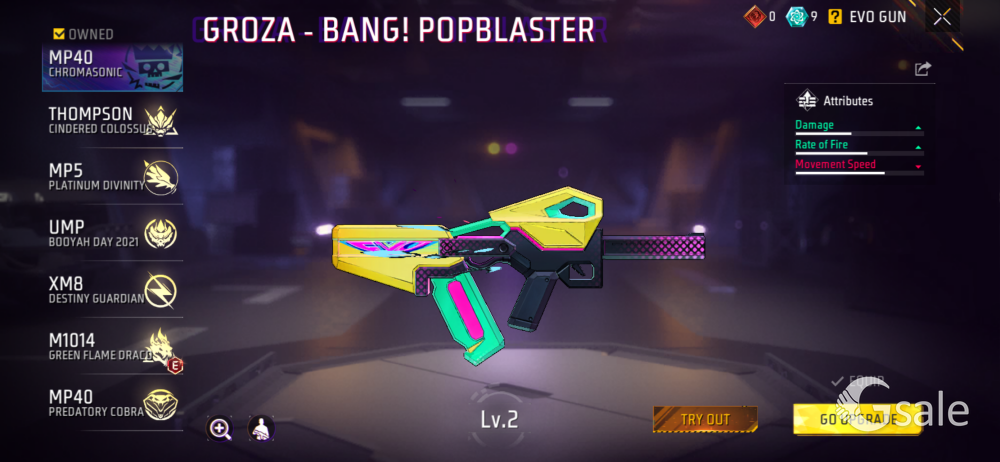Select the MP40 Chromasonic skin
Viewport: 1000px width, 462px height.
(113, 64)
